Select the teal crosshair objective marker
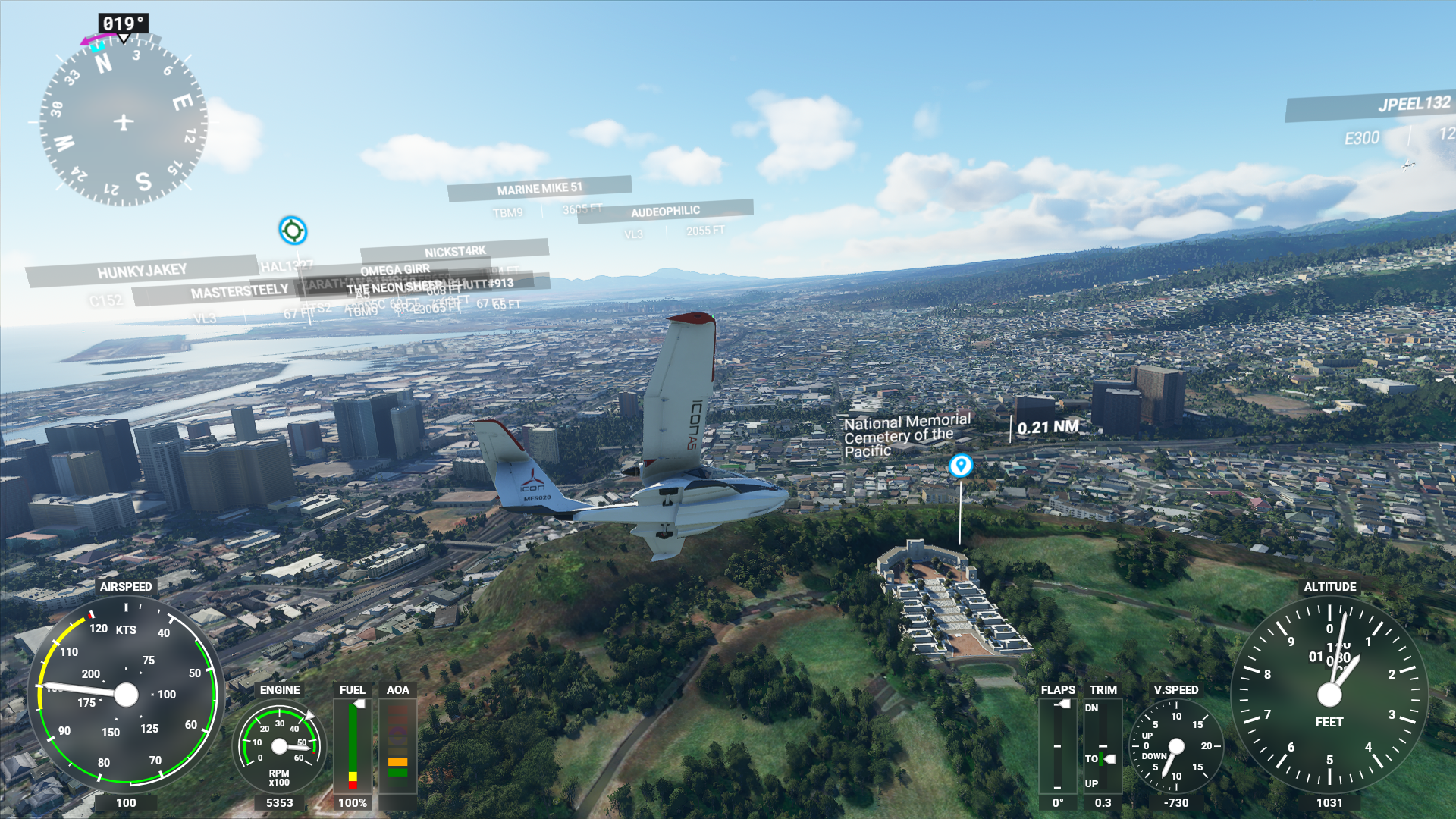 pyautogui.click(x=293, y=231)
